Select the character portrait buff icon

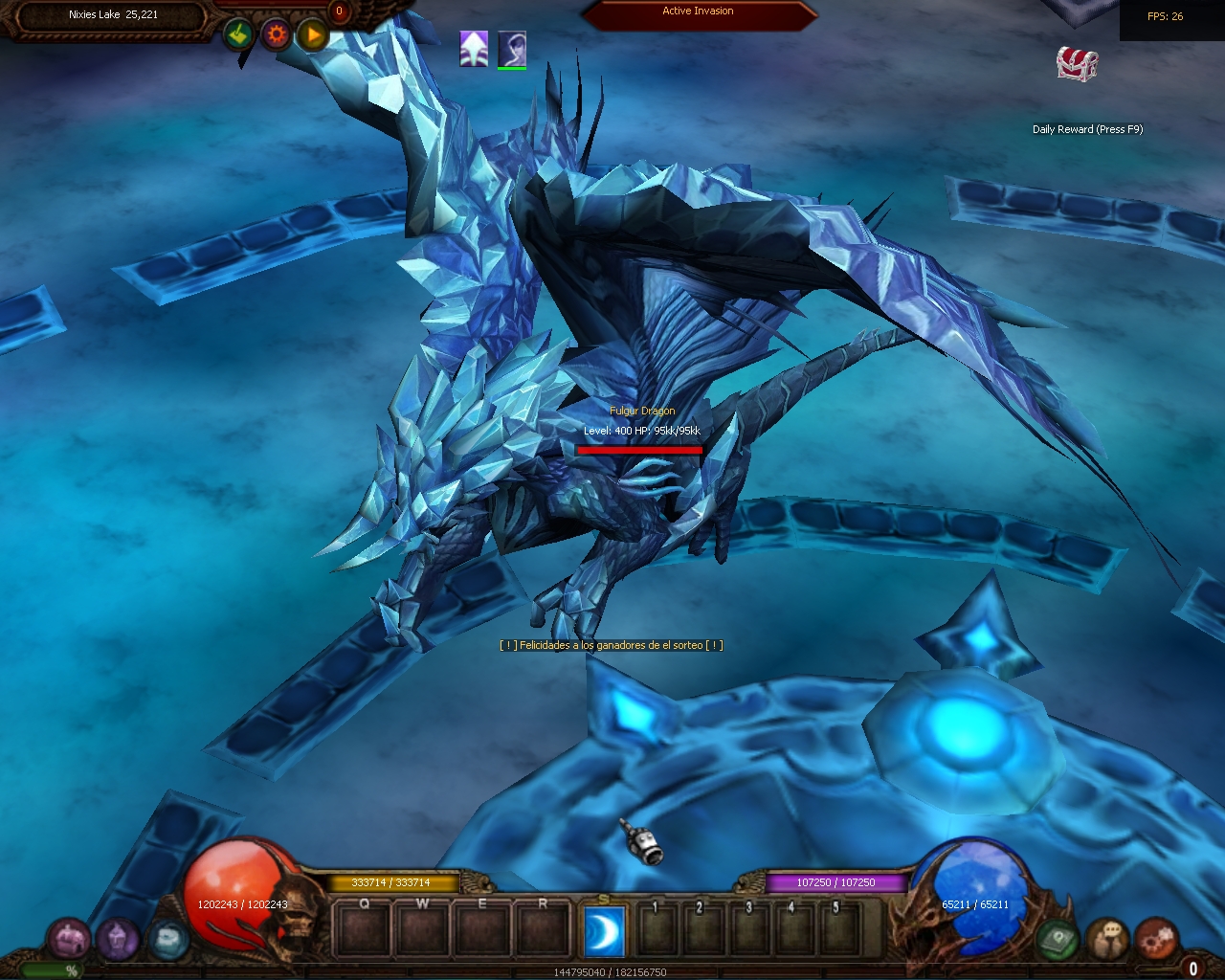click(512, 49)
